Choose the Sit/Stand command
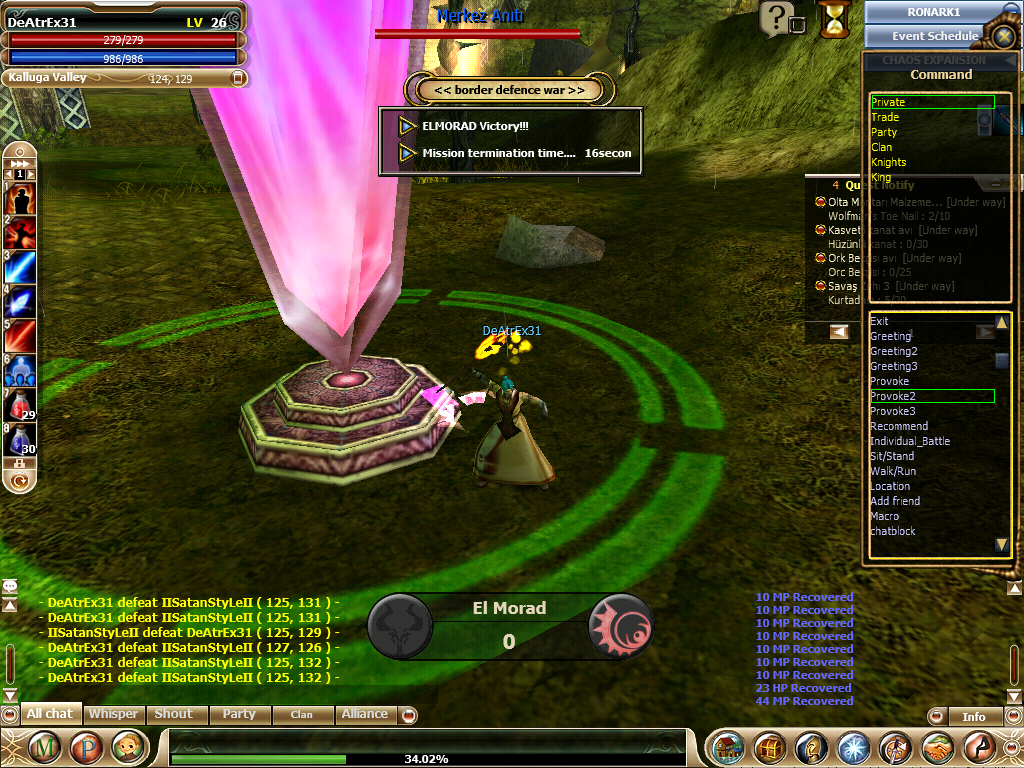The height and width of the screenshot is (768, 1024). tap(892, 456)
